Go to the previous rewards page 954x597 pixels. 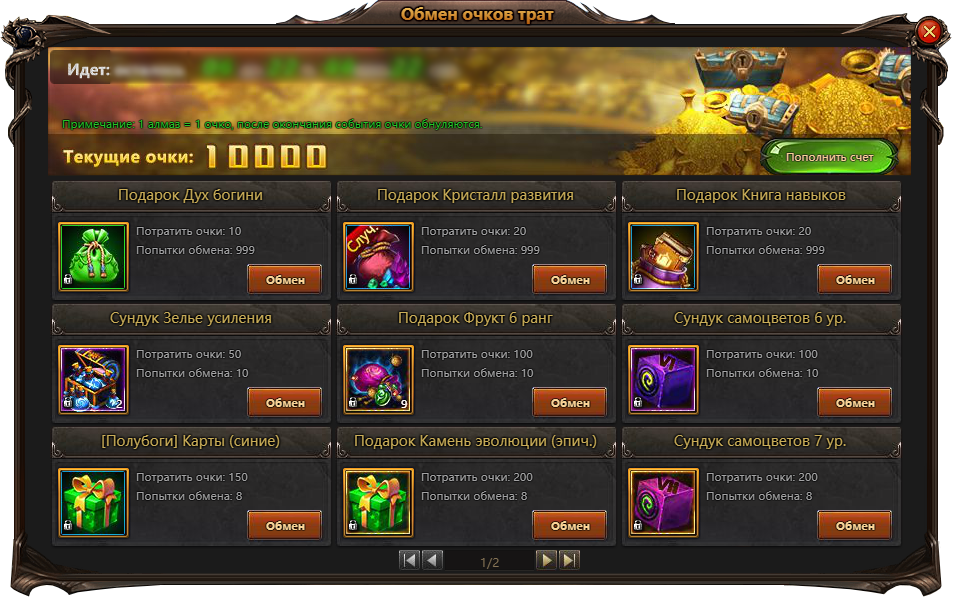[x=432, y=560]
